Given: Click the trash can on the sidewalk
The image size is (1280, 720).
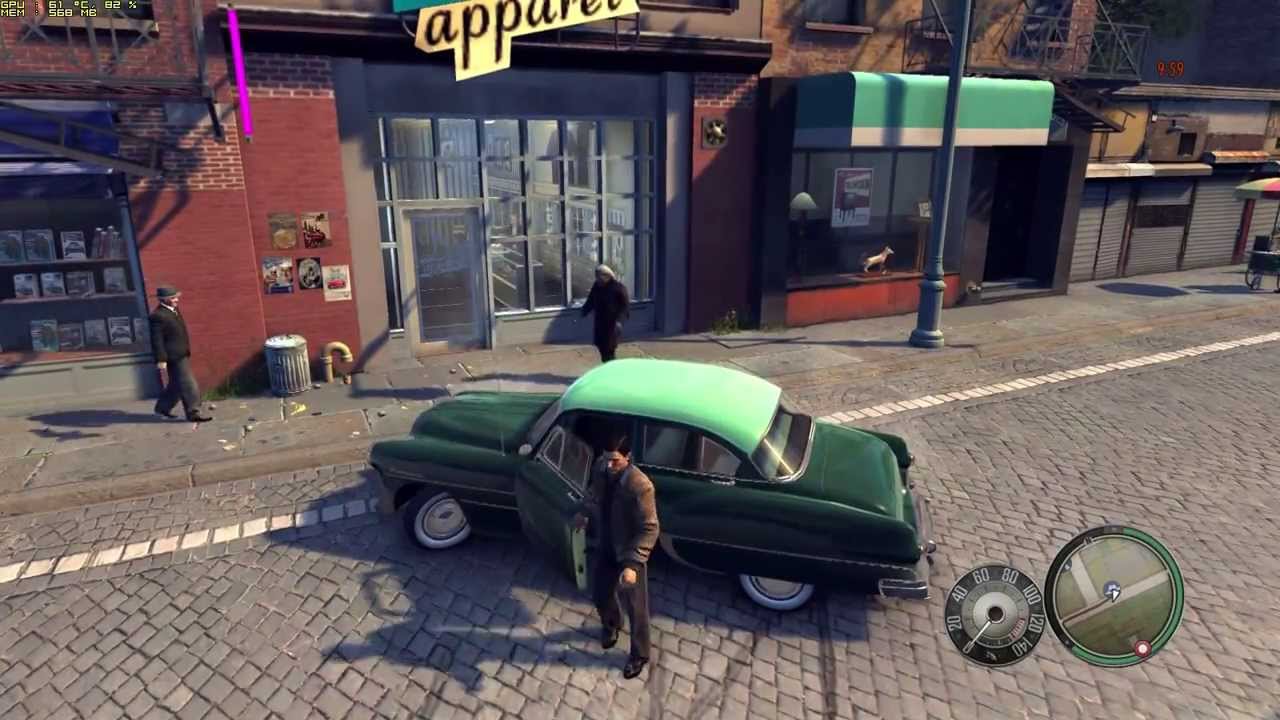Looking at the screenshot, I should pyautogui.click(x=287, y=365).
